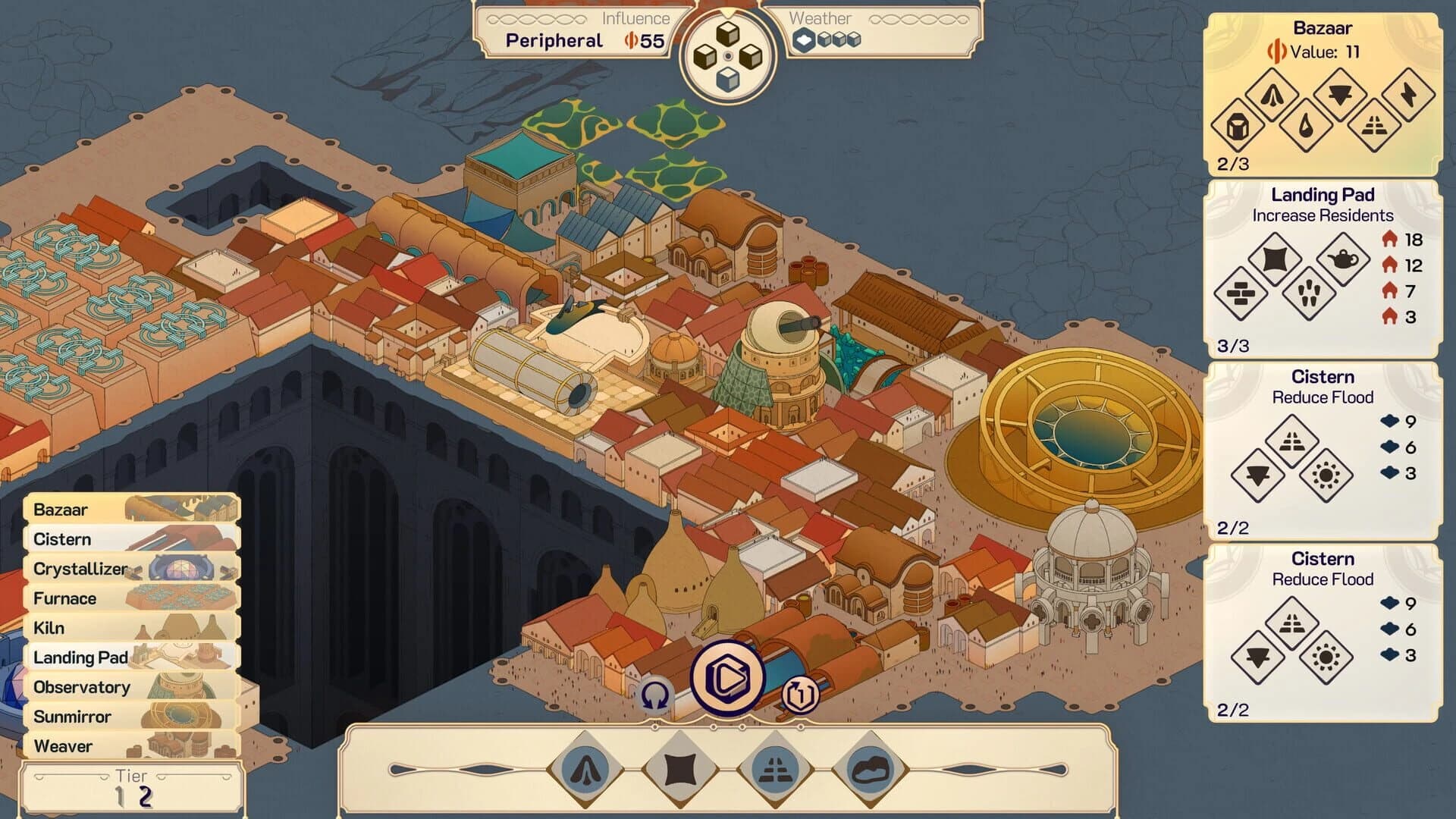
Task: Click the Kiln entry in the building list
Action: tap(47, 628)
